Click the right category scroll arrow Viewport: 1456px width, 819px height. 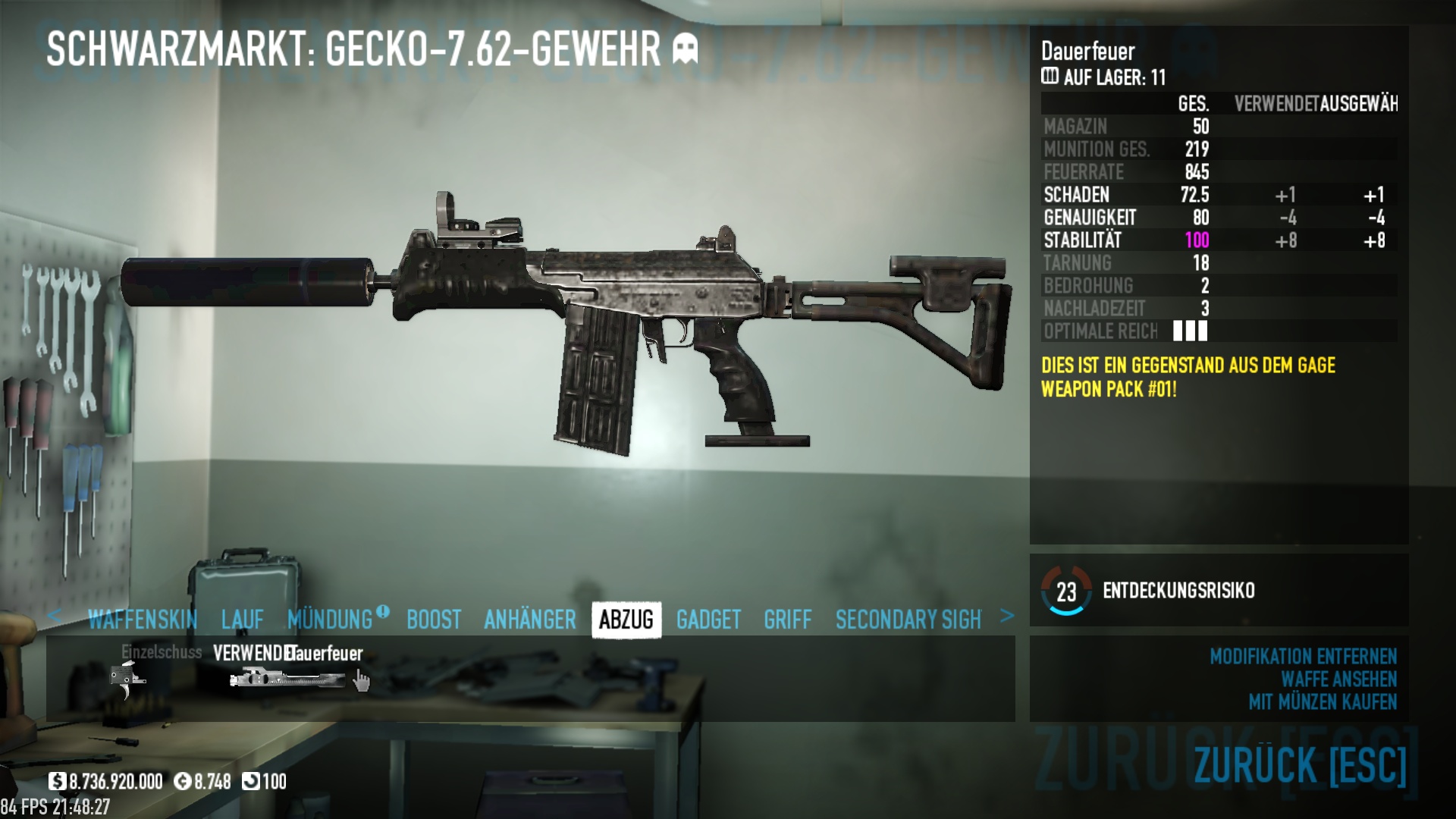pos(1007,616)
